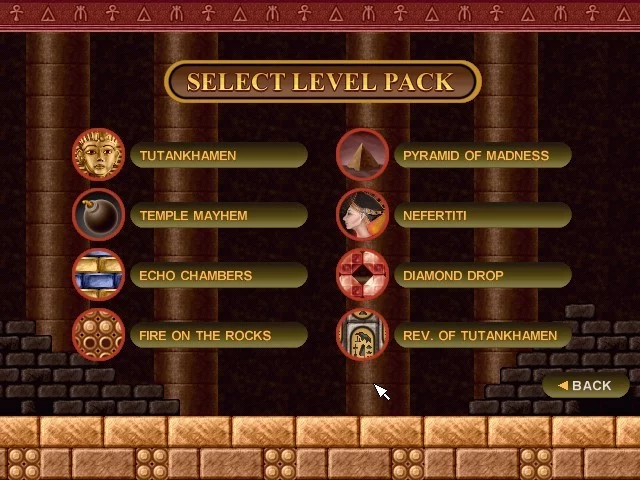The height and width of the screenshot is (480, 640).
Task: Choose the Nefertiti level pack
Action: click(482, 216)
